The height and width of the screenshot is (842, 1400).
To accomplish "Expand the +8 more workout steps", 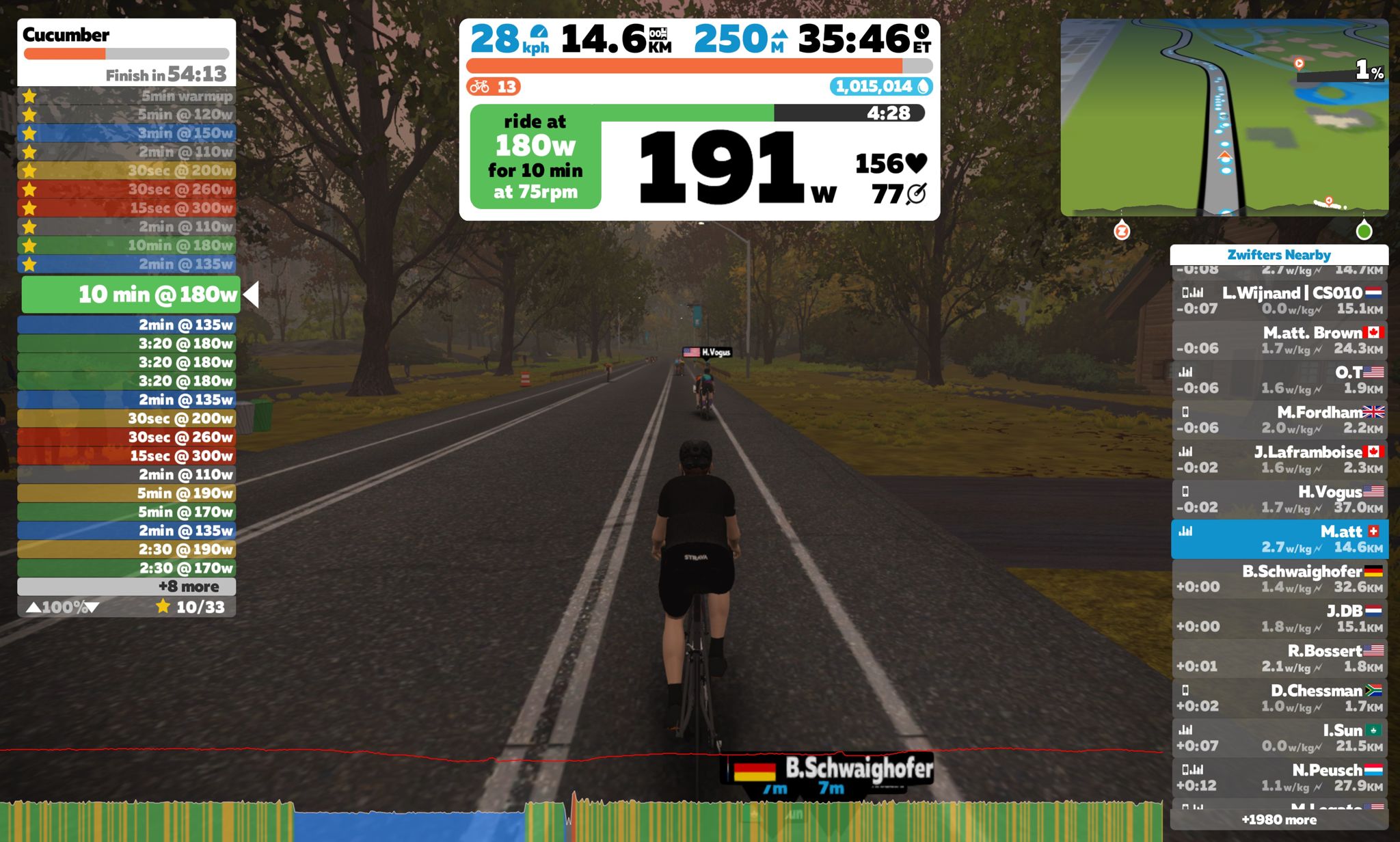I will (126, 586).
